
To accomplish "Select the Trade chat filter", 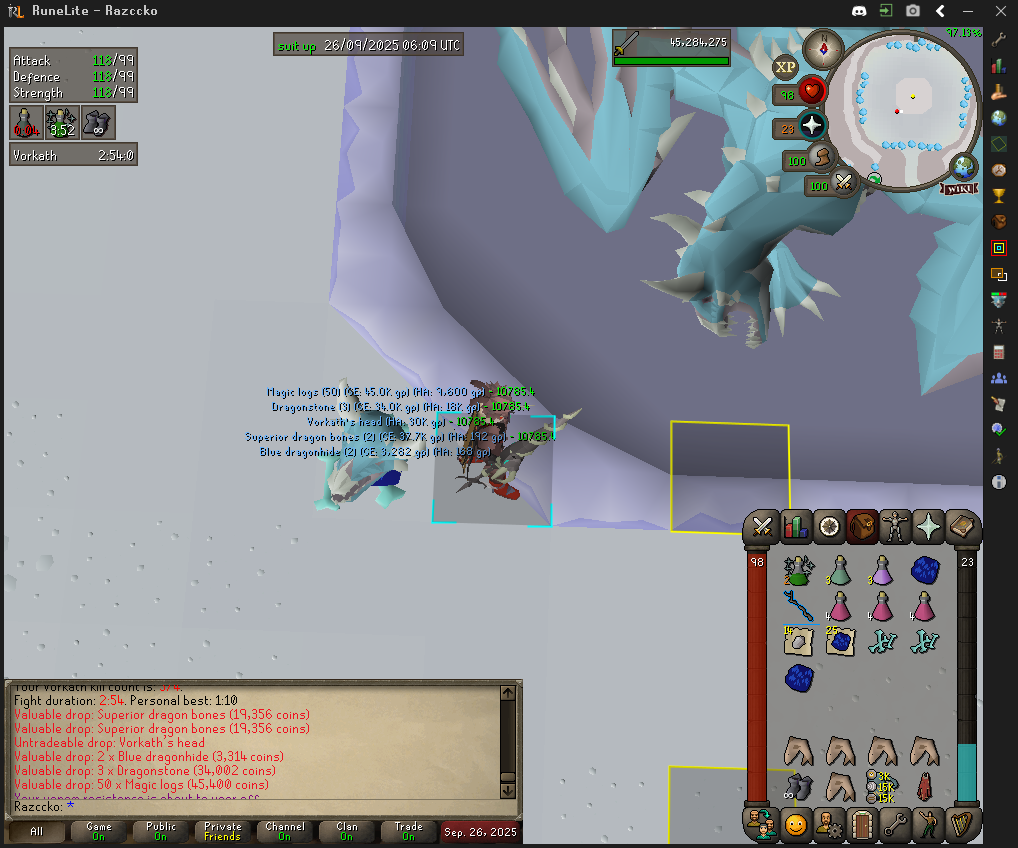I will (408, 831).
